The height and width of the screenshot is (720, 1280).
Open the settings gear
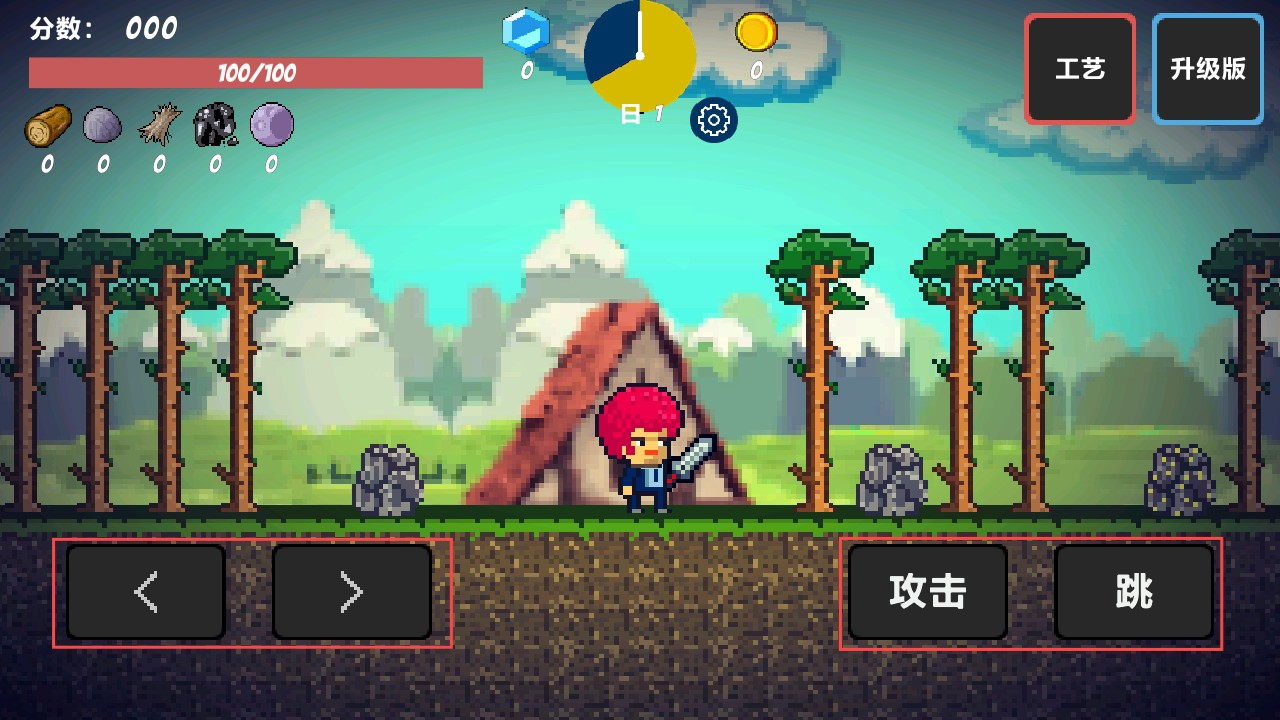tap(714, 120)
